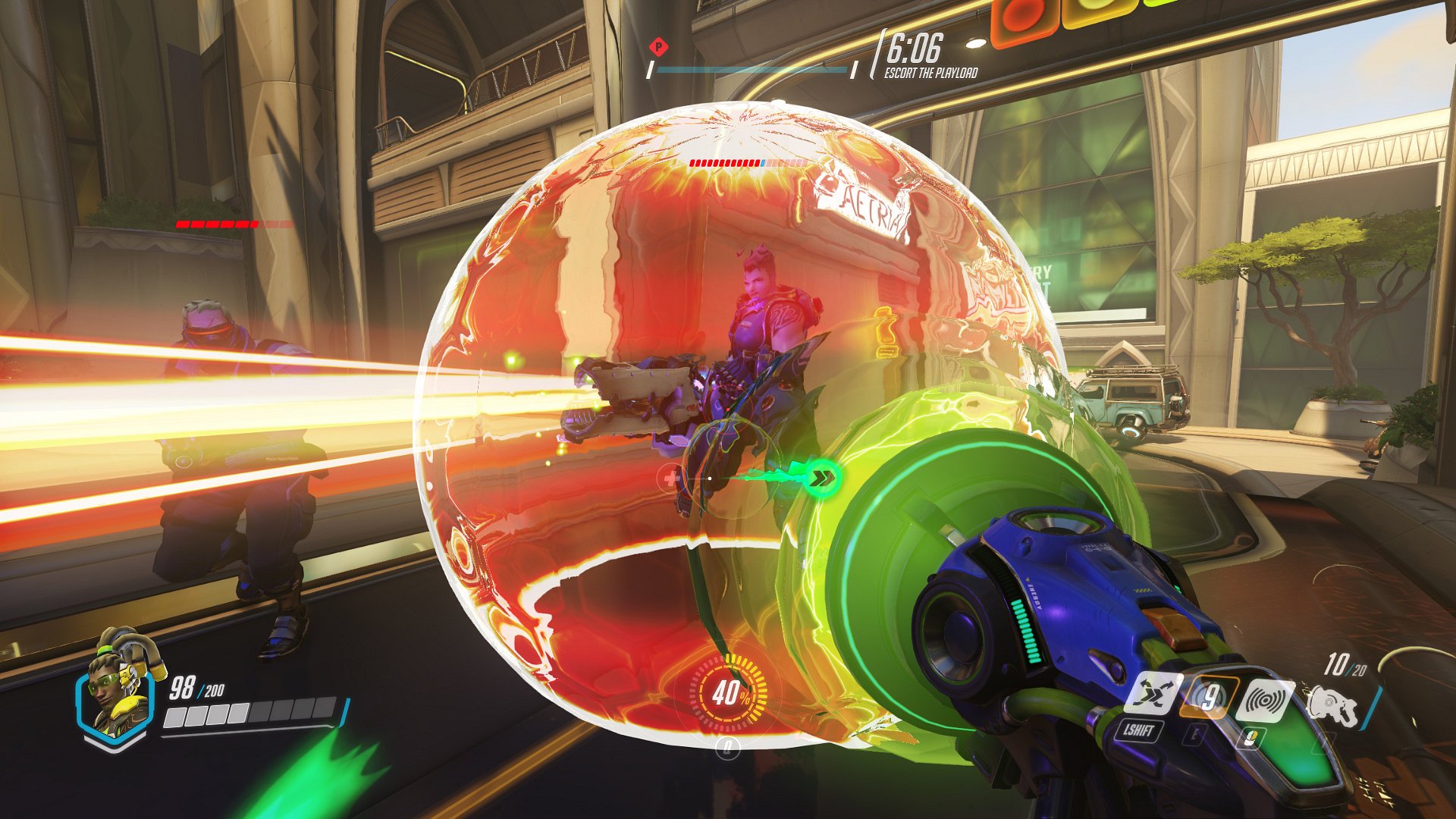Screen dimensions: 1456x819
Task: Click the green speed-boost arrows near the crosshair
Action: click(821, 477)
